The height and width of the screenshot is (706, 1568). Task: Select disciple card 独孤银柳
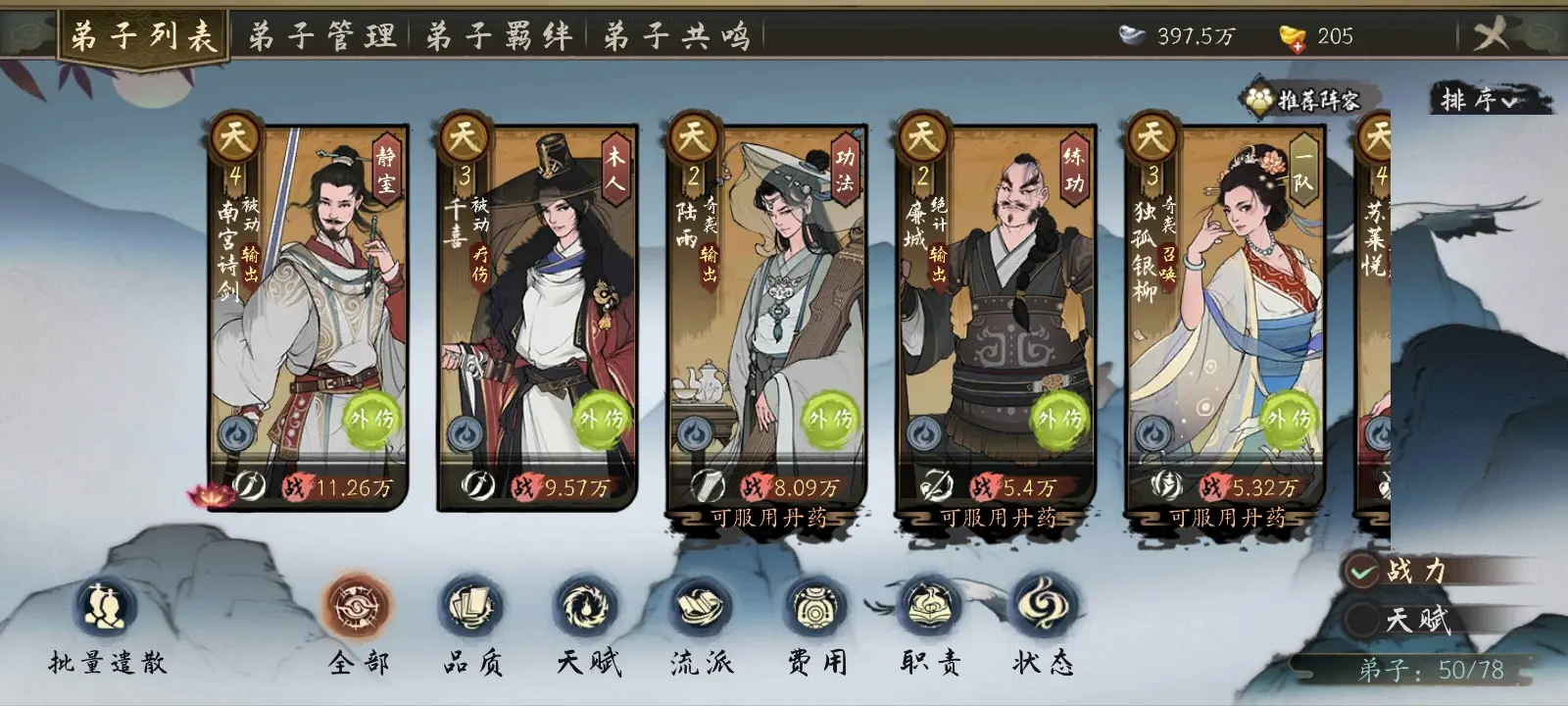point(1225,314)
